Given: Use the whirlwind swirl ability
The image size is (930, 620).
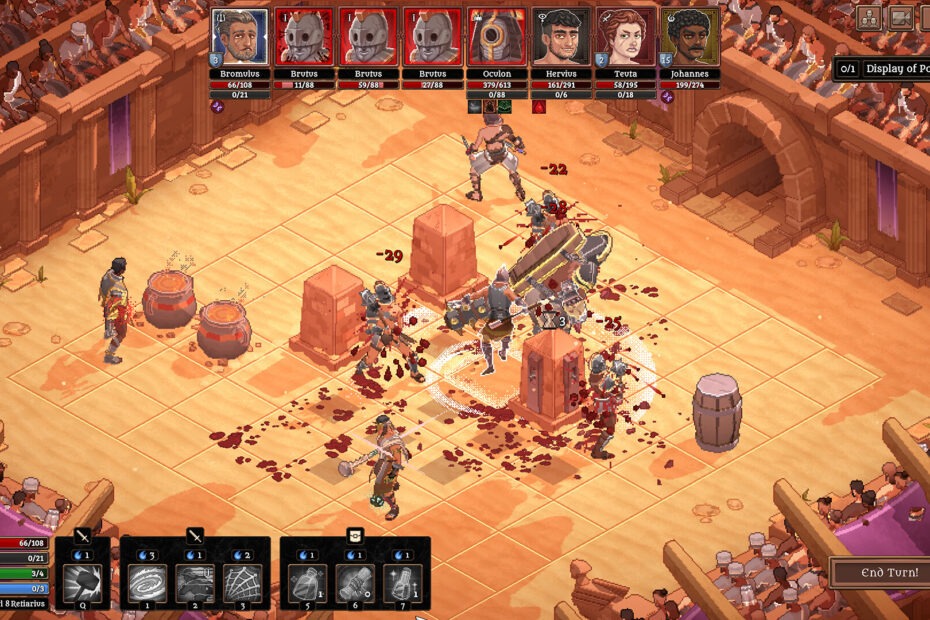Looking at the screenshot, I should click(147, 583).
